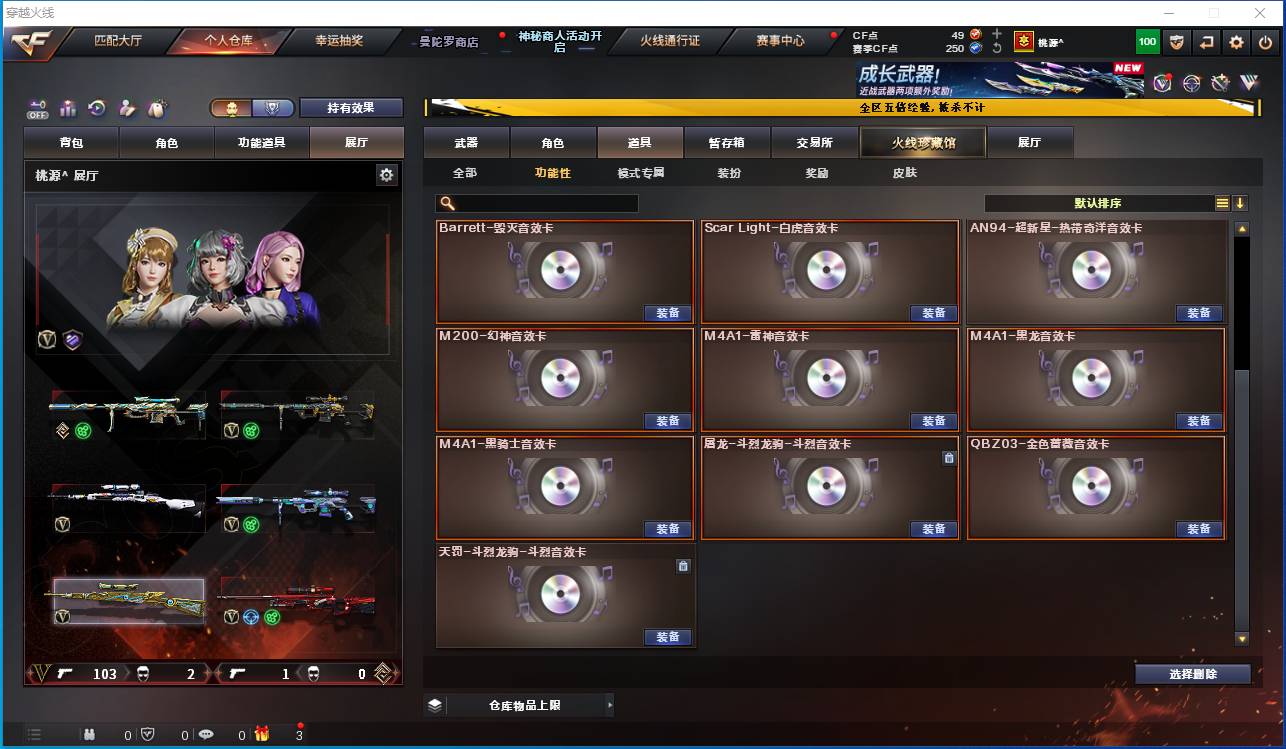Open the V collection icon with the red dot
Image resolution: width=1286 pixels, height=749 pixels.
click(1161, 83)
